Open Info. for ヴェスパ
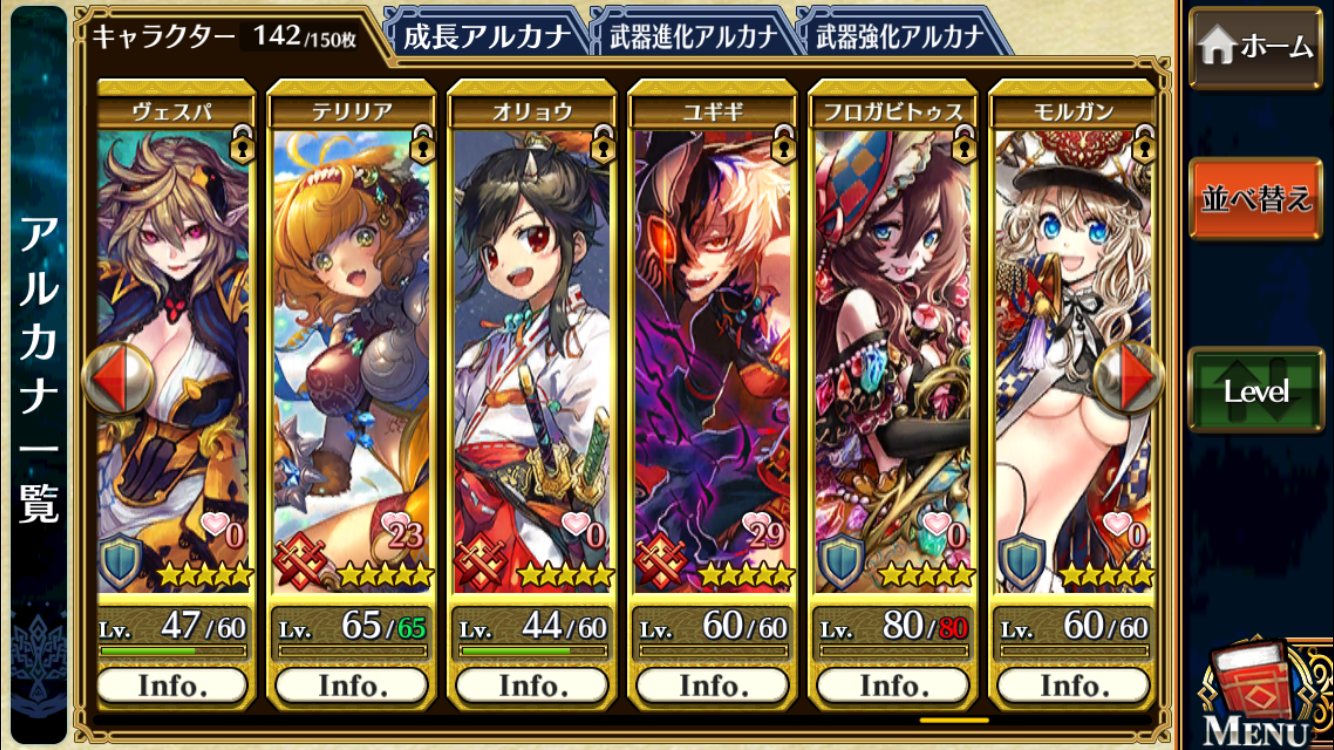The image size is (1334, 750). (x=172, y=686)
